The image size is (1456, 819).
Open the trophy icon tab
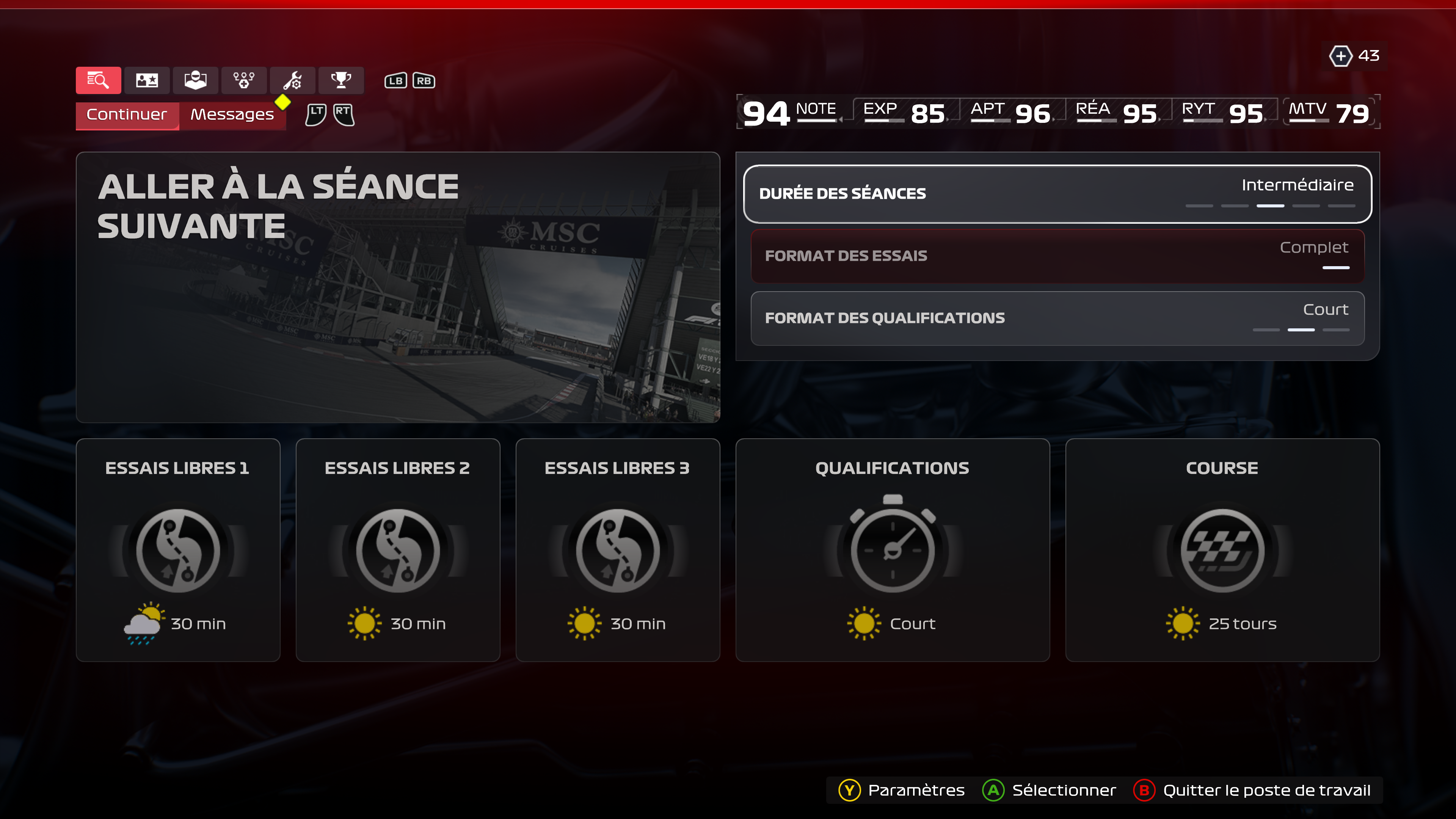coord(341,80)
